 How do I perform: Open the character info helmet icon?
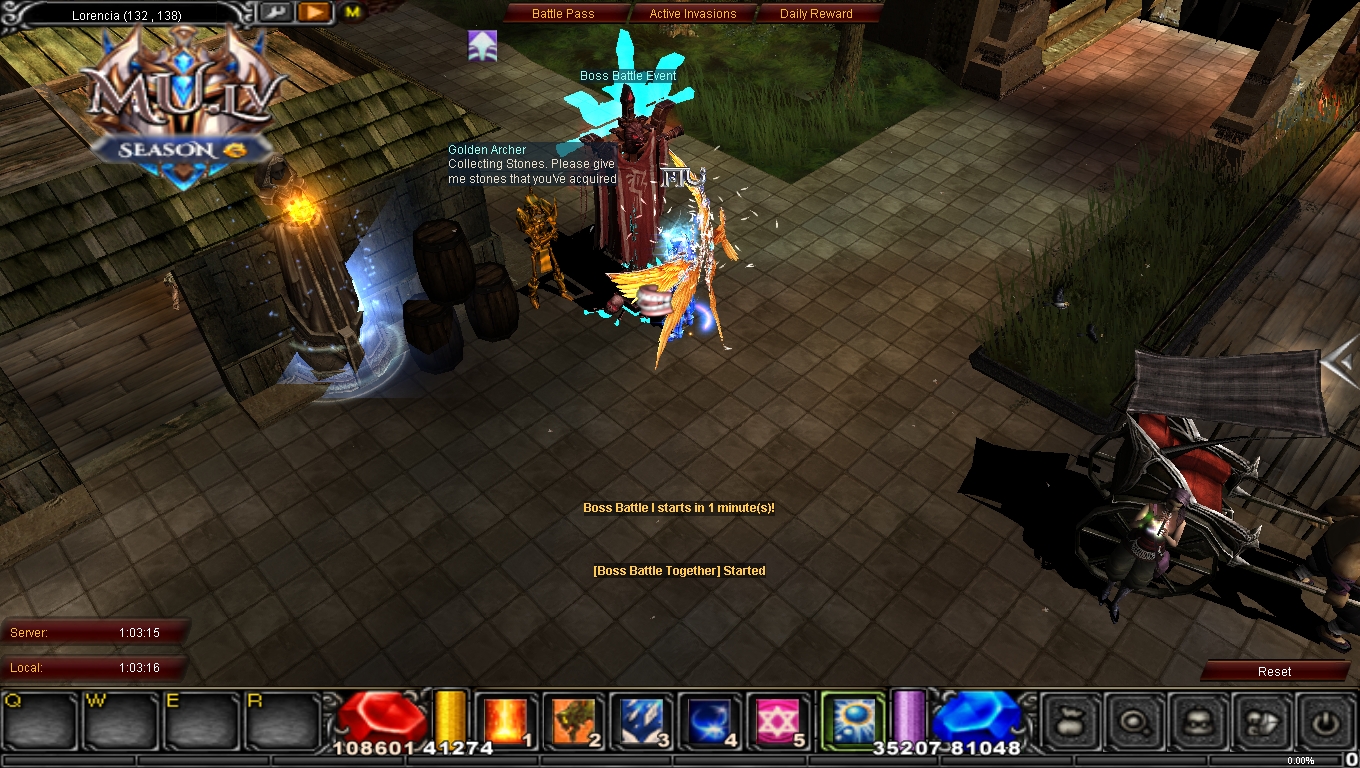pyautogui.click(x=1200, y=721)
